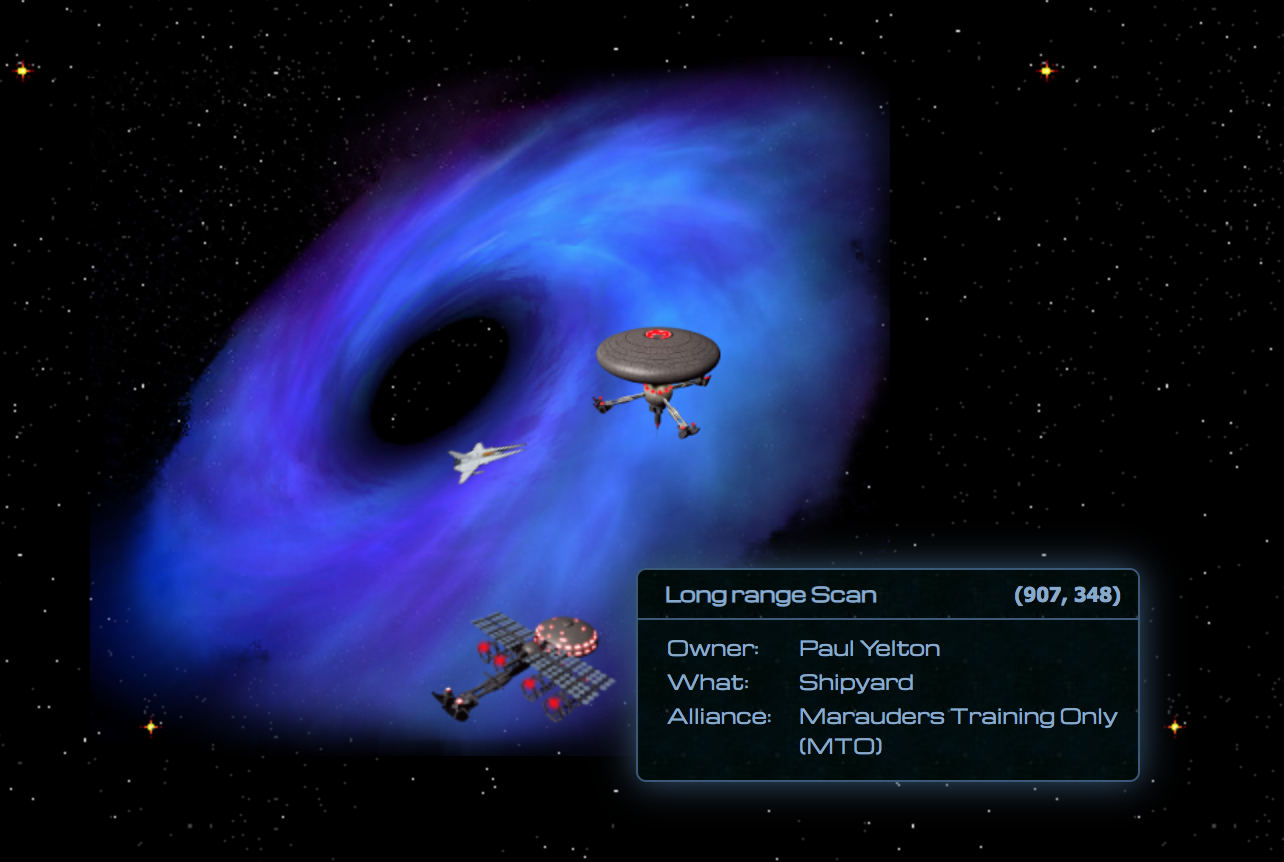Open the Long range Scan panel title
Viewport: 1284px width, 862px height.
coord(770,593)
